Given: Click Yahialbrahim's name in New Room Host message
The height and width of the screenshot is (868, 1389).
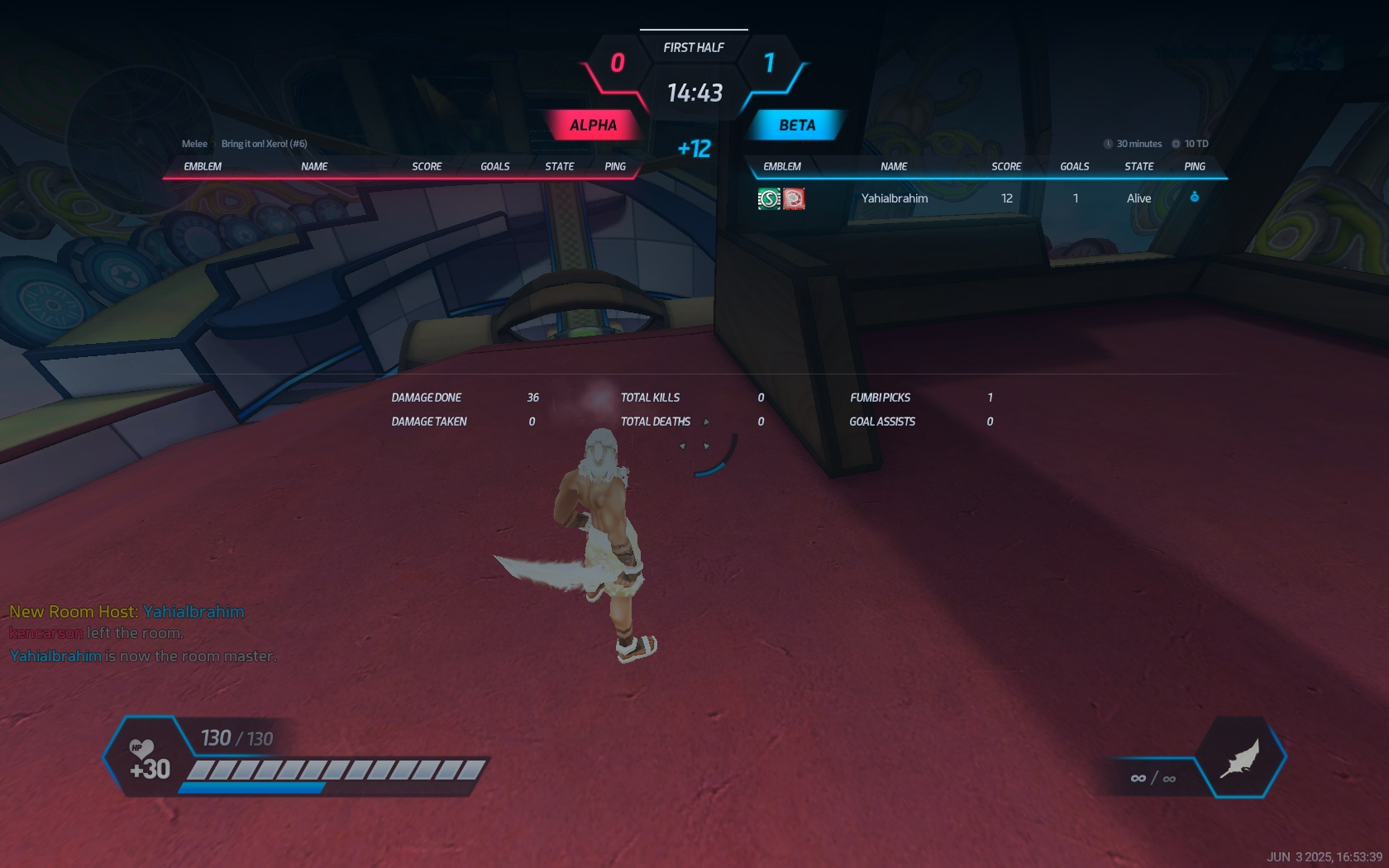Looking at the screenshot, I should [193, 612].
